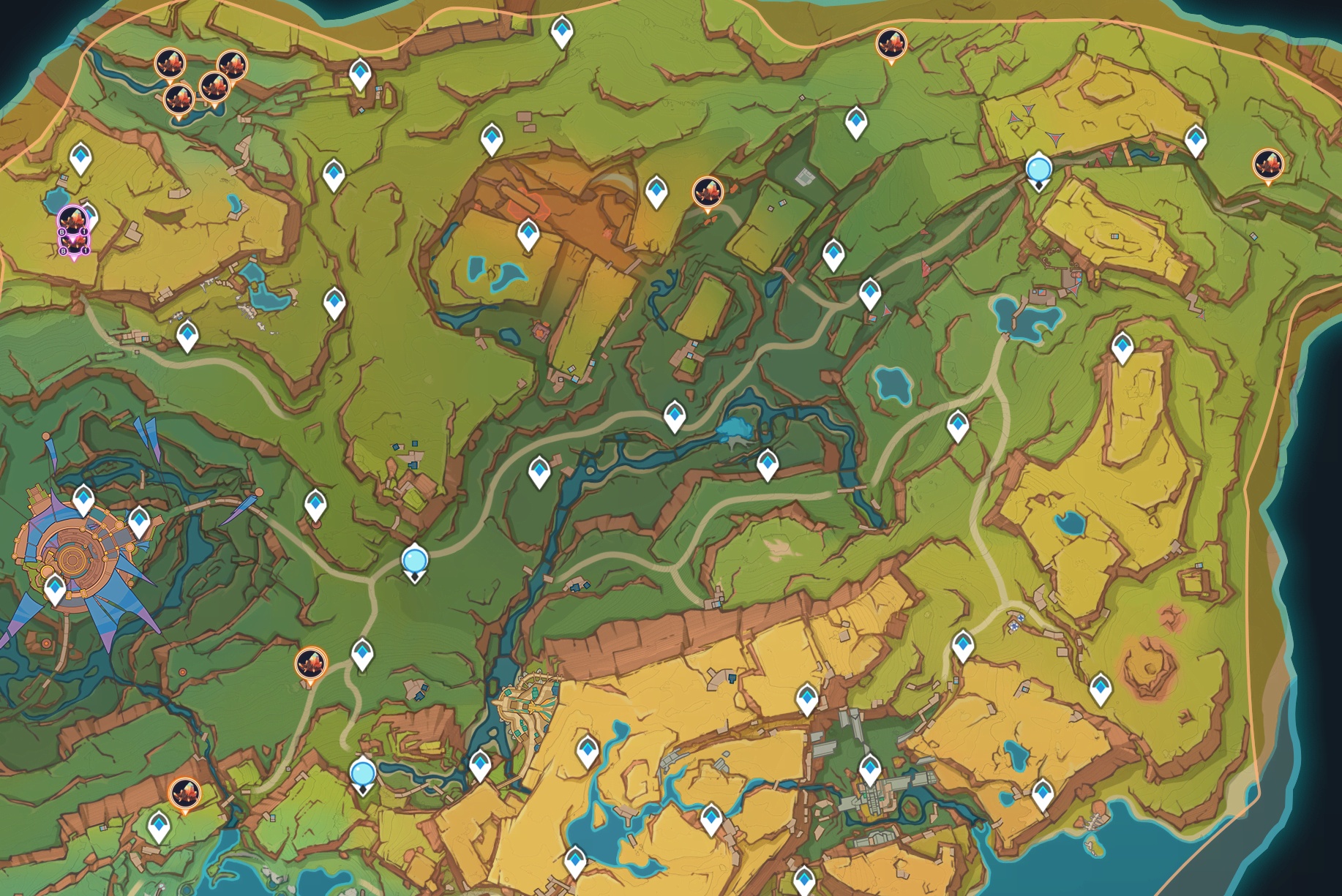Select the northernmost teleport waypoint marker

coord(561,30)
